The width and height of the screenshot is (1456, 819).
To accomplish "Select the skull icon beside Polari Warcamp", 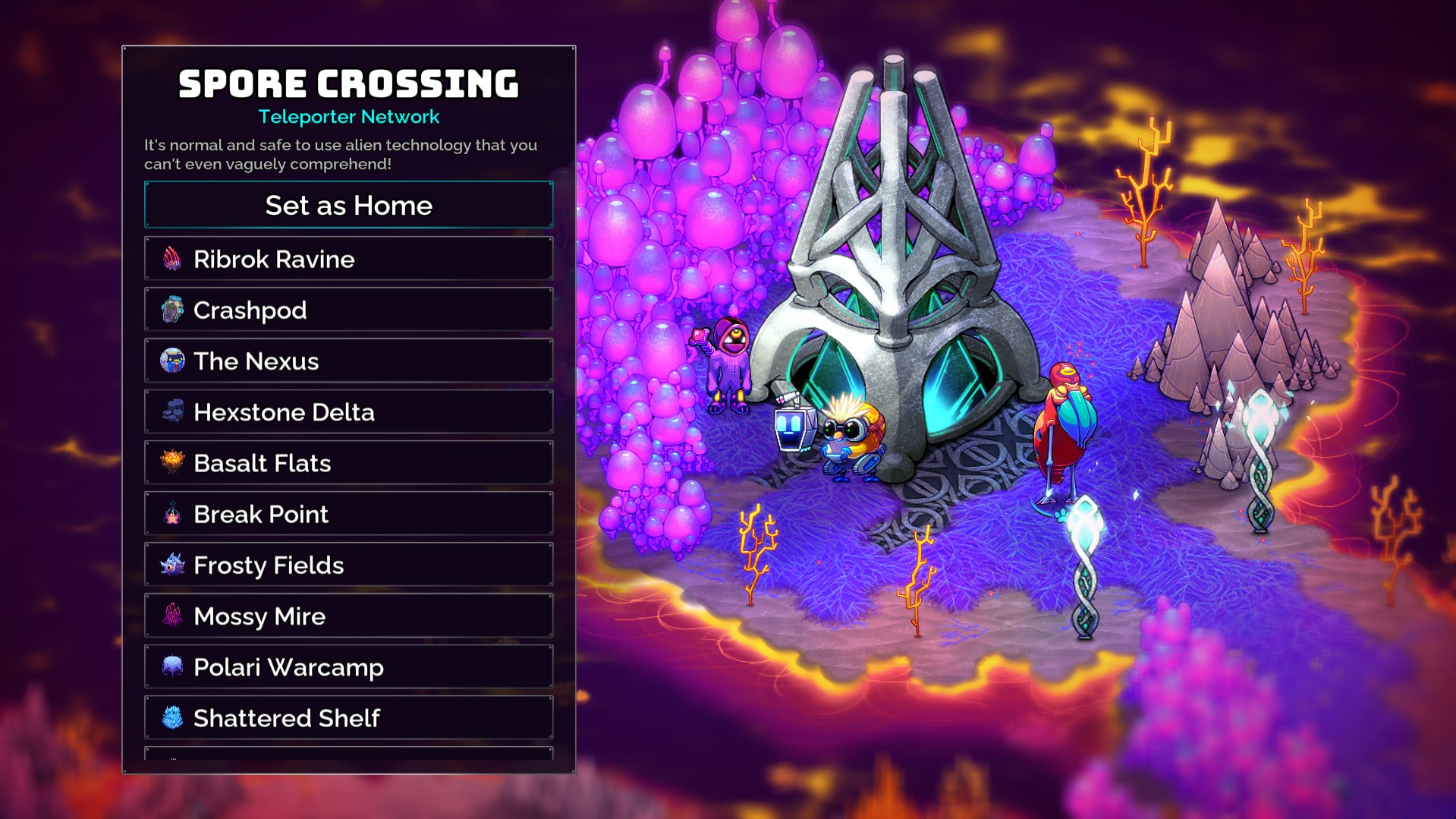I will tap(173, 666).
